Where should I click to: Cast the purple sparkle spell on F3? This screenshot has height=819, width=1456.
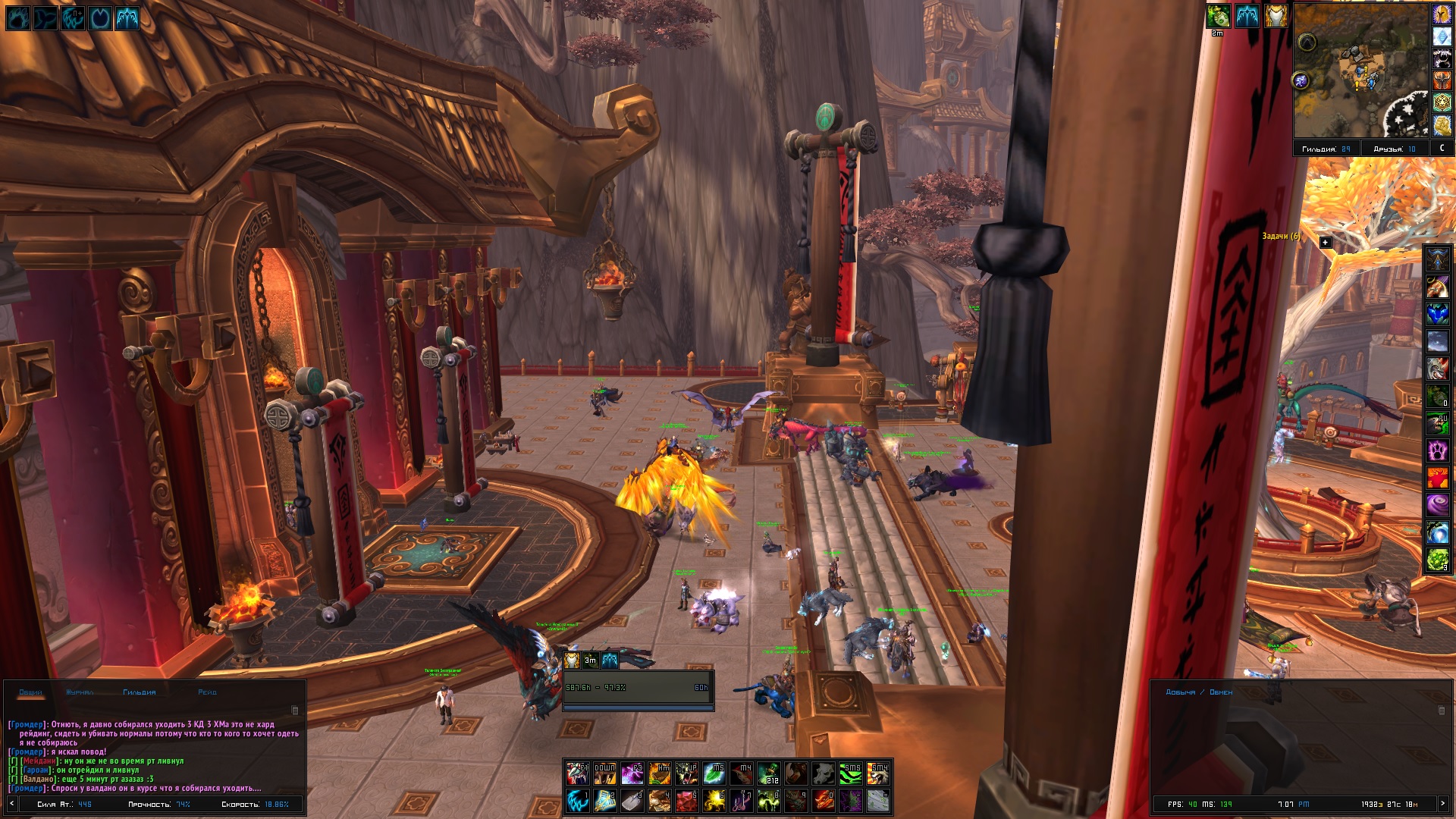pyautogui.click(x=632, y=773)
